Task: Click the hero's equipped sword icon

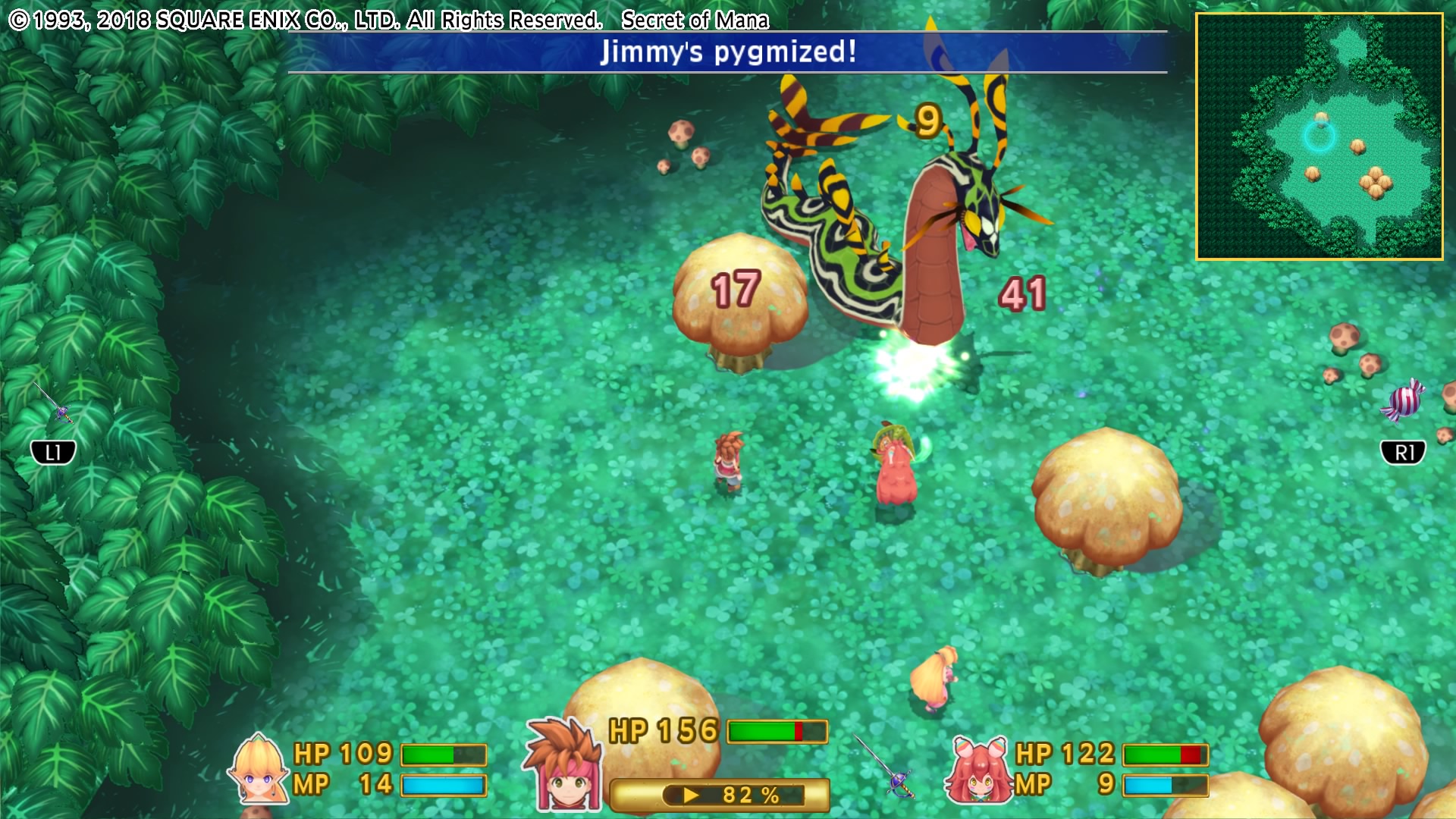Action: tap(886, 766)
